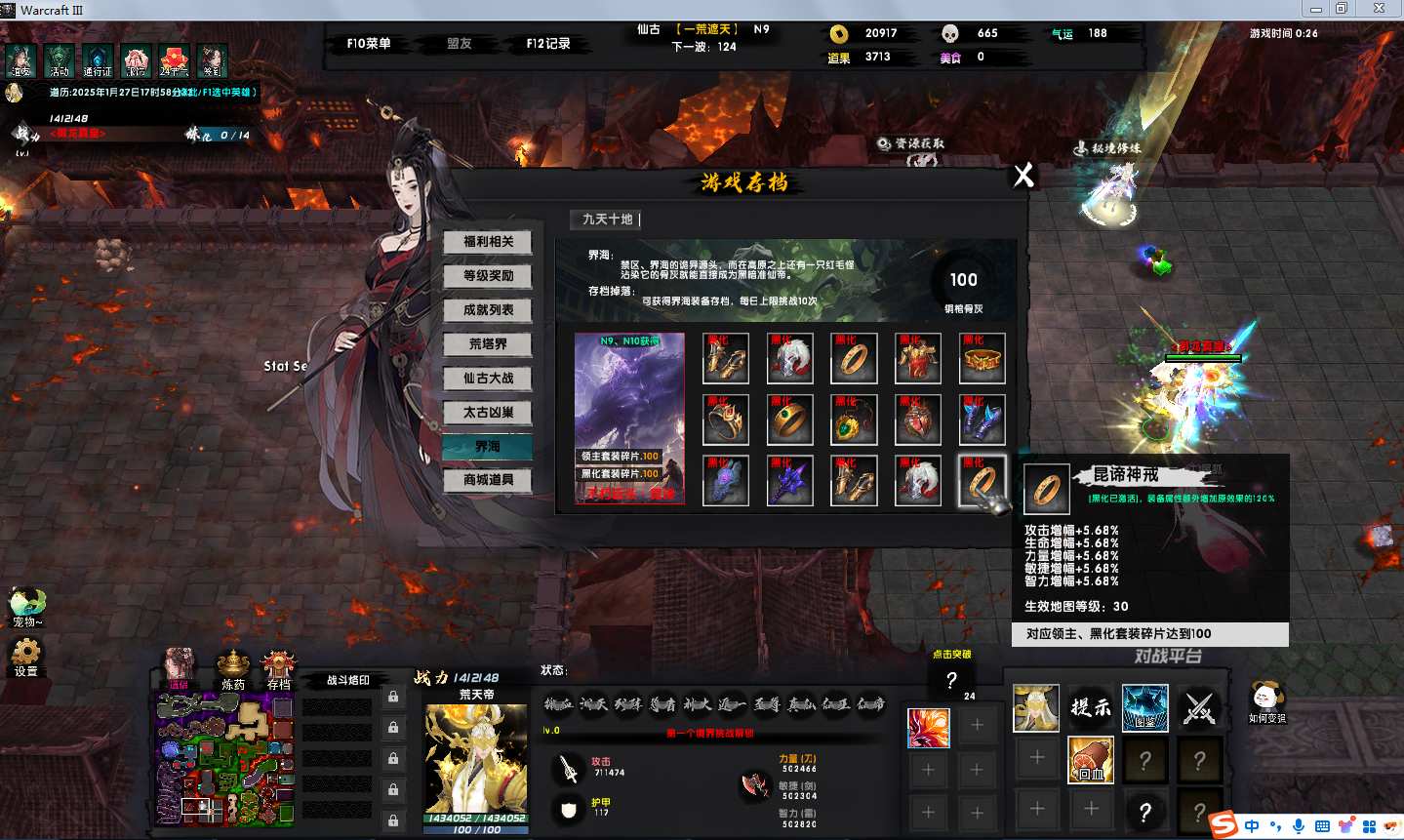The height and width of the screenshot is (840, 1404).
Task: Open the 福利相关 welfare category
Action: pyautogui.click(x=488, y=242)
